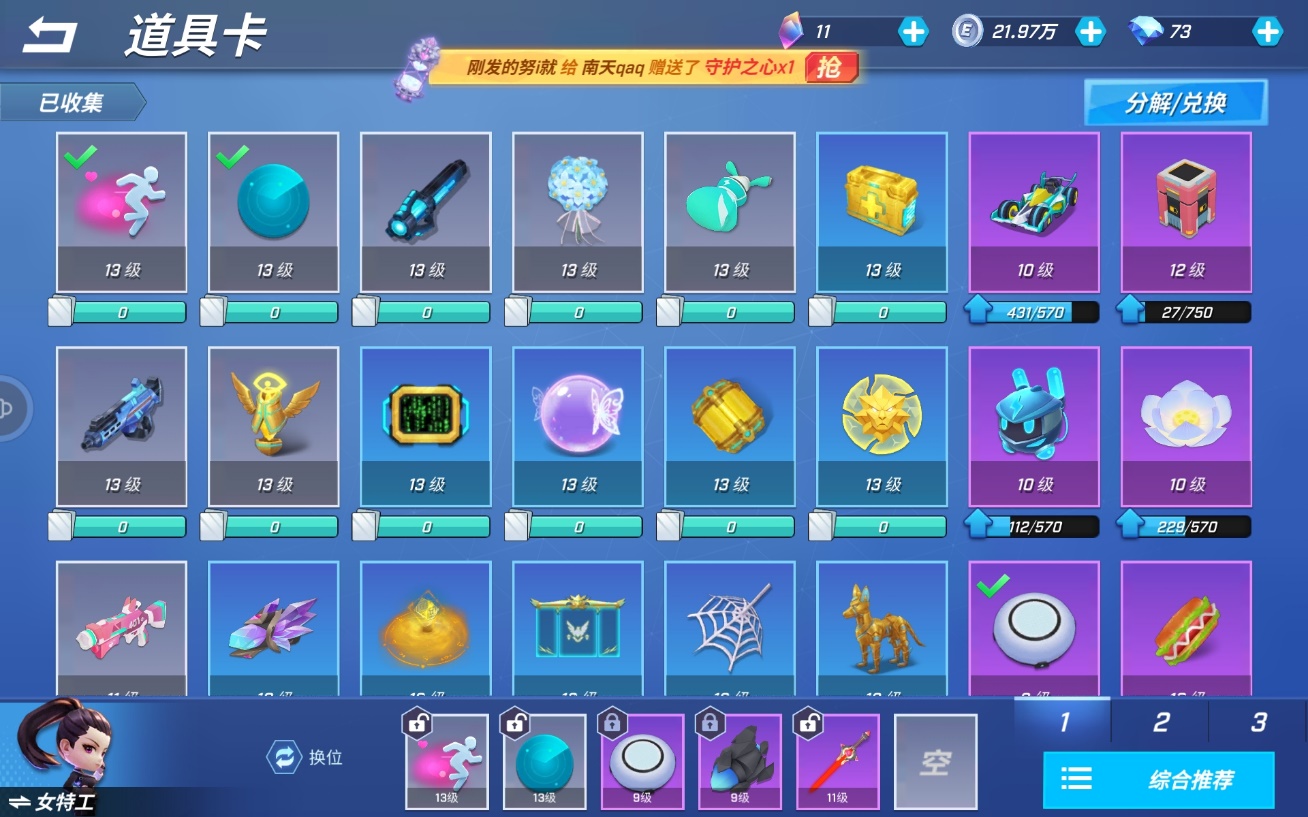The width and height of the screenshot is (1308, 817).
Task: Go back using the return arrow
Action: click(50, 36)
